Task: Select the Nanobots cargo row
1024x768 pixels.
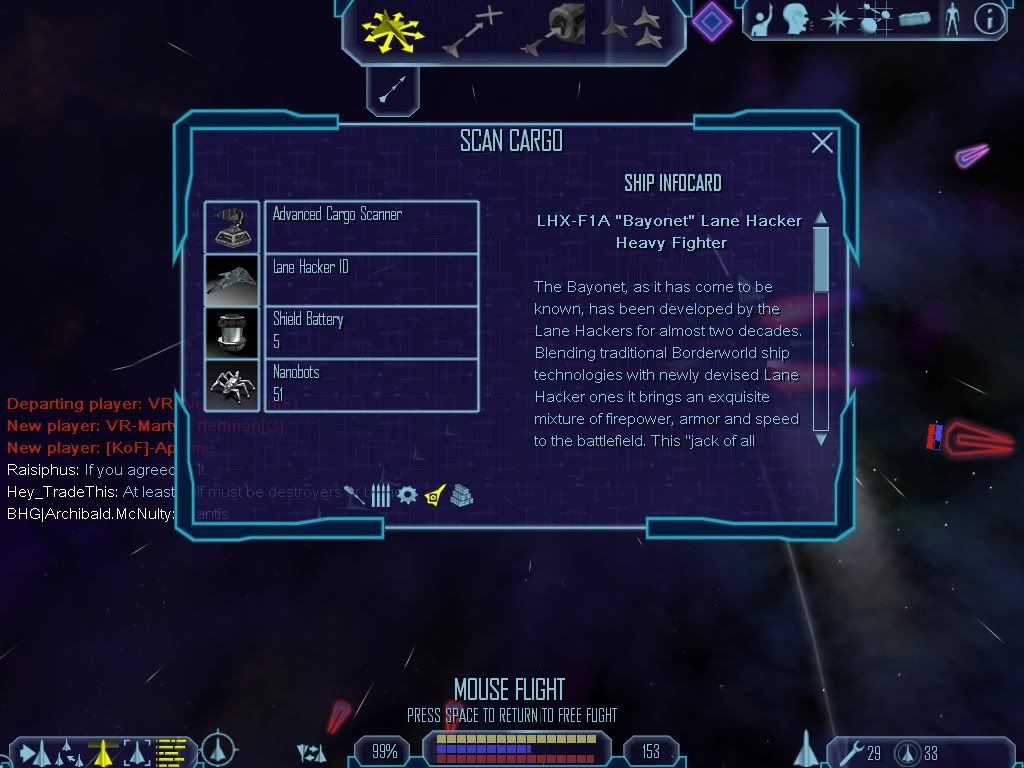Action: point(370,385)
